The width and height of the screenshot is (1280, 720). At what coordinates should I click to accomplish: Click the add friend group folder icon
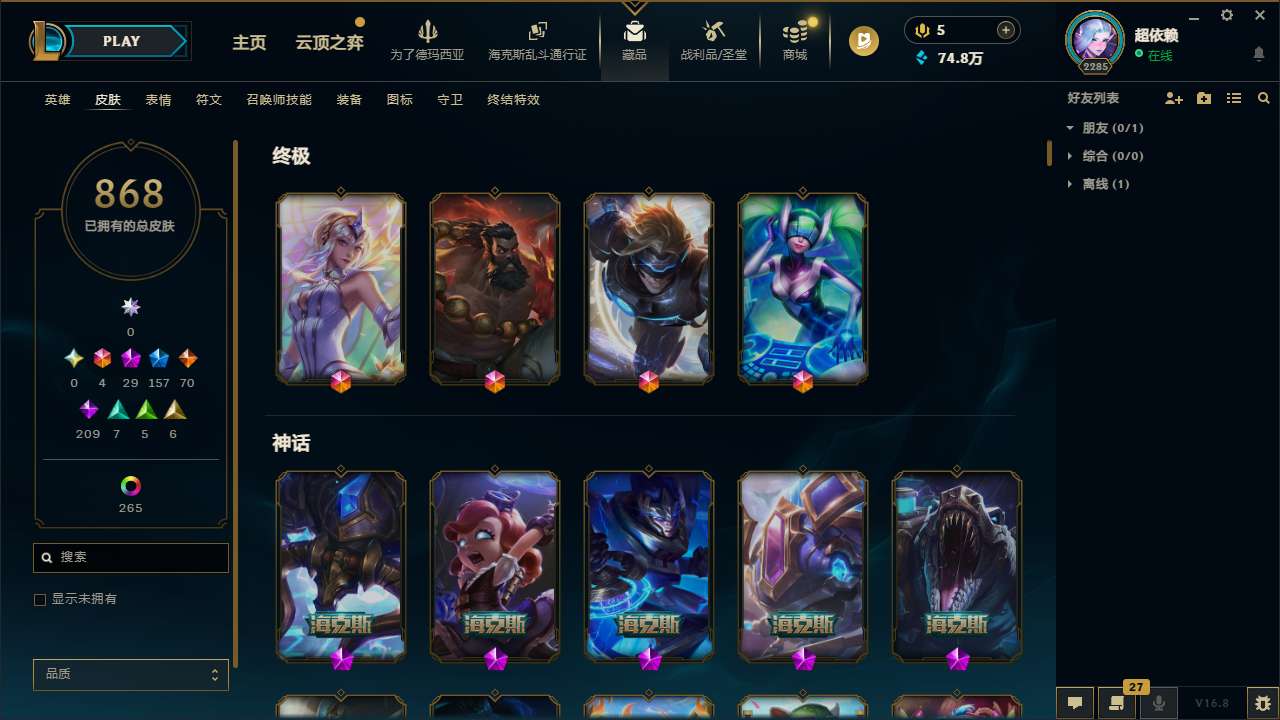click(1204, 98)
